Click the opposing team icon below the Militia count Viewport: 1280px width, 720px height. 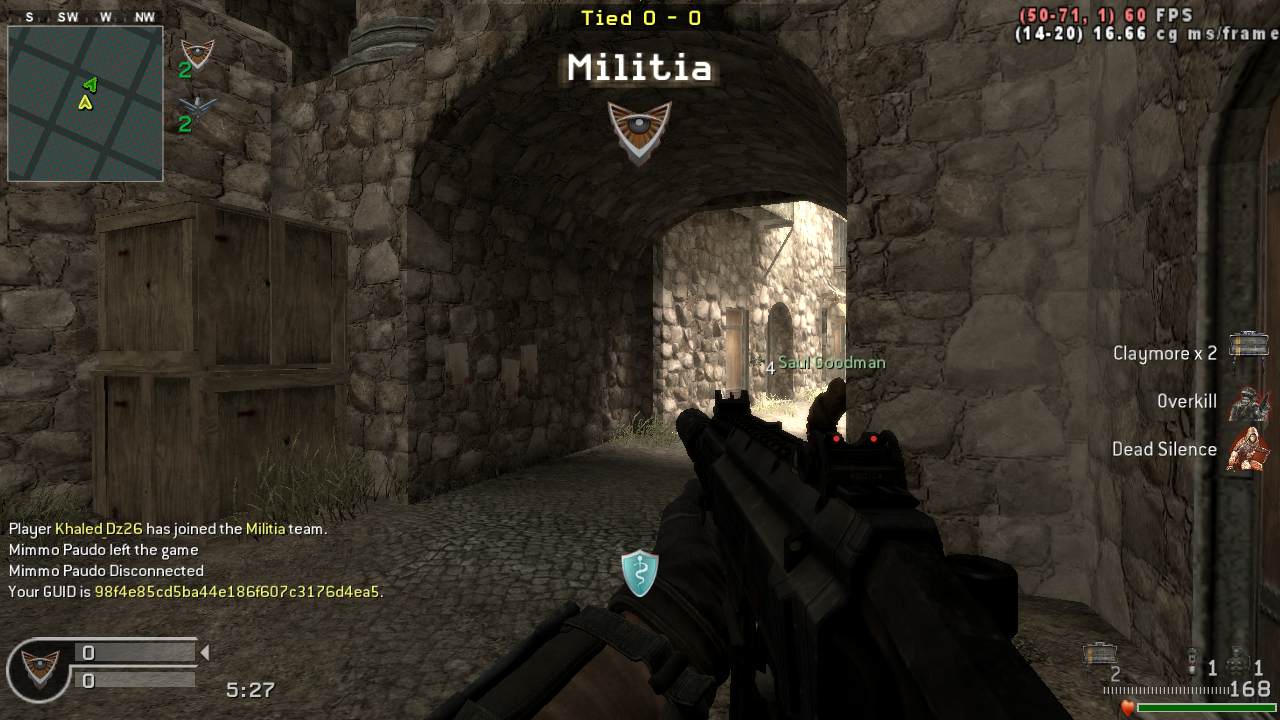click(x=198, y=107)
